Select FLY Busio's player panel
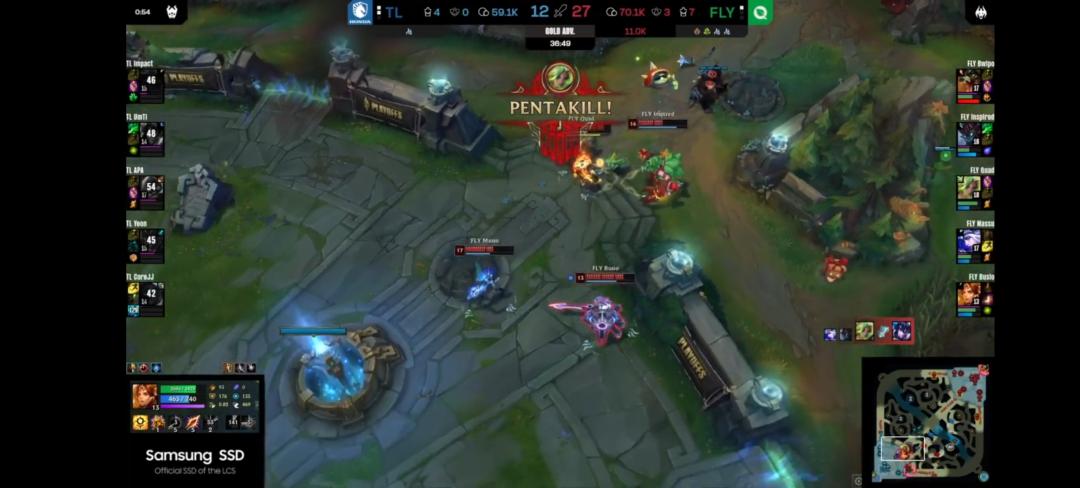1080x488 pixels. (x=975, y=296)
